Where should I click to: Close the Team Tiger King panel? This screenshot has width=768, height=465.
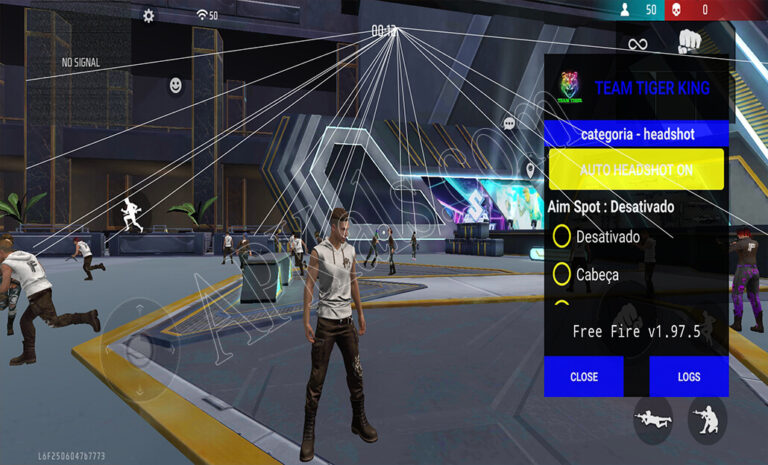[584, 377]
